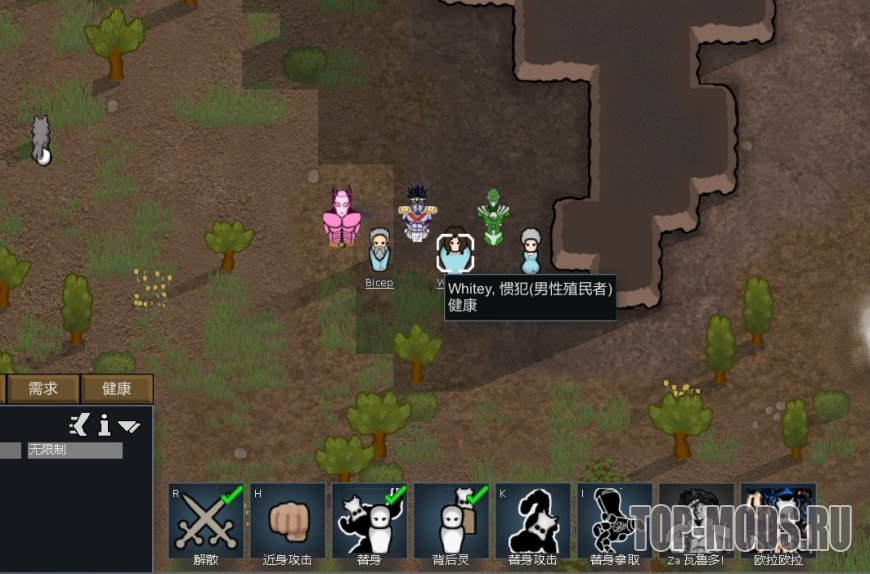Use the 替身攻击 ability
This screenshot has height=574, width=870.
point(533,522)
